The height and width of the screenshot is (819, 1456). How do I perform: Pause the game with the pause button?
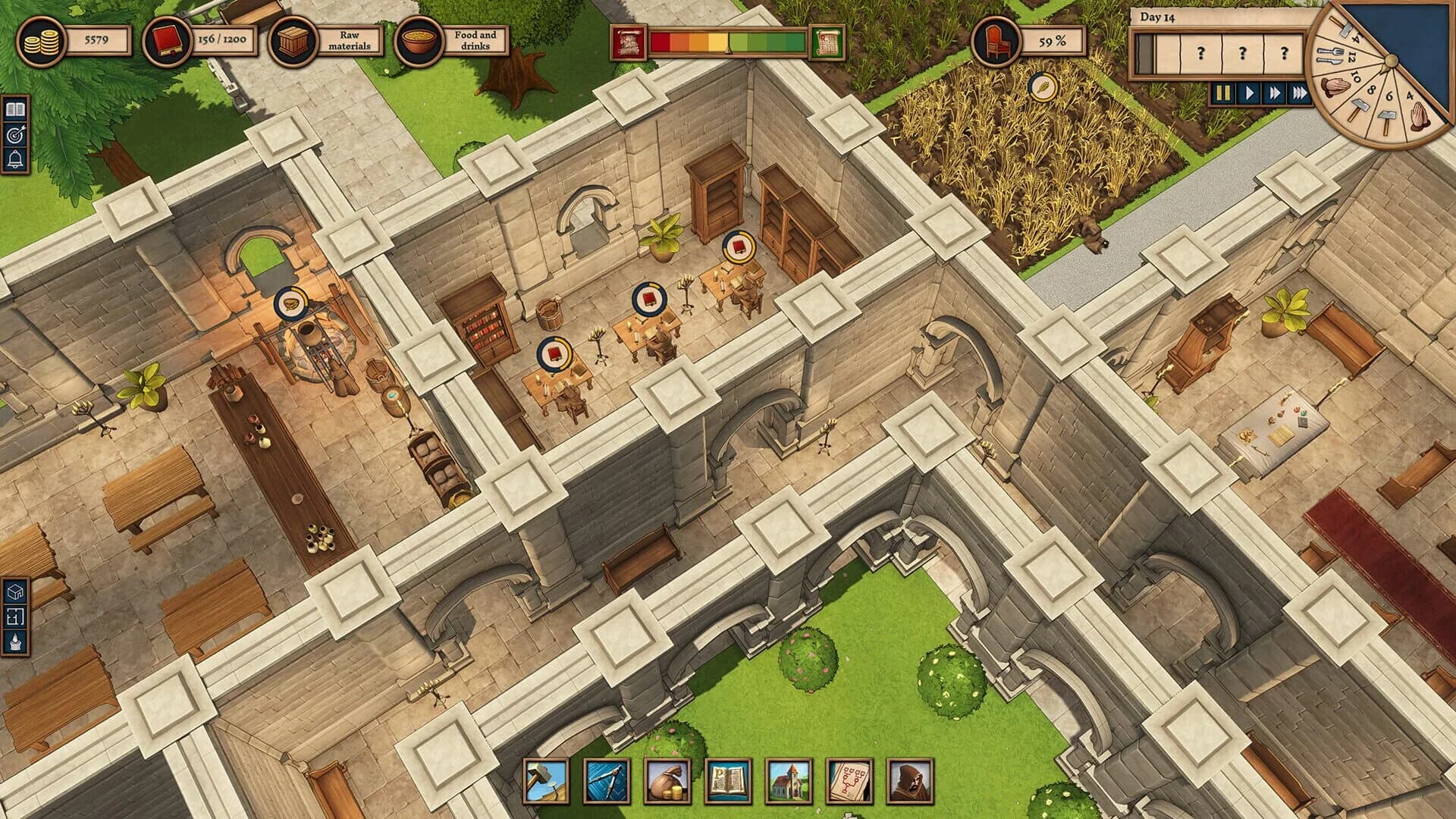pos(1225,93)
